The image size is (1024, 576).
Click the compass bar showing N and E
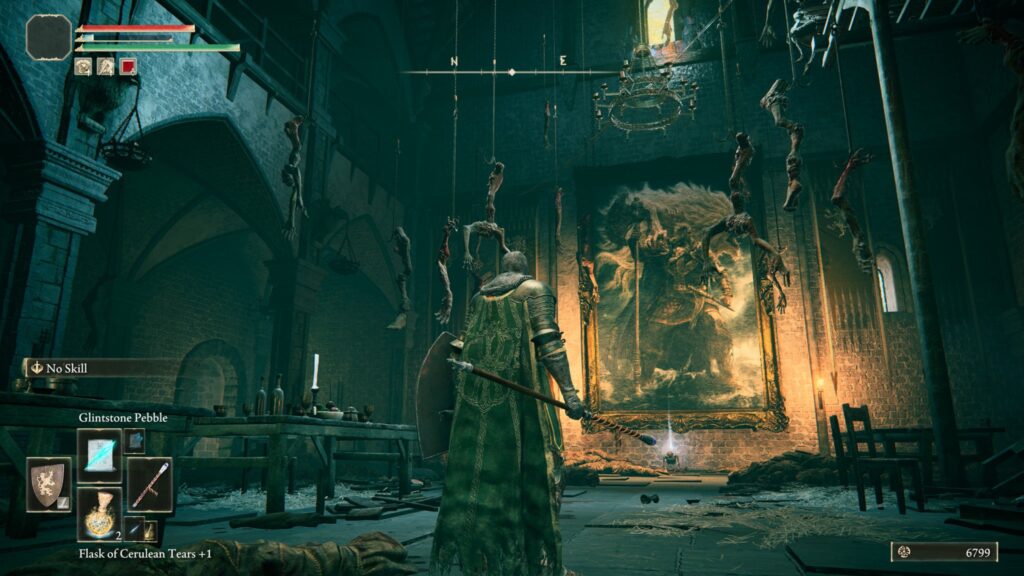click(x=510, y=70)
